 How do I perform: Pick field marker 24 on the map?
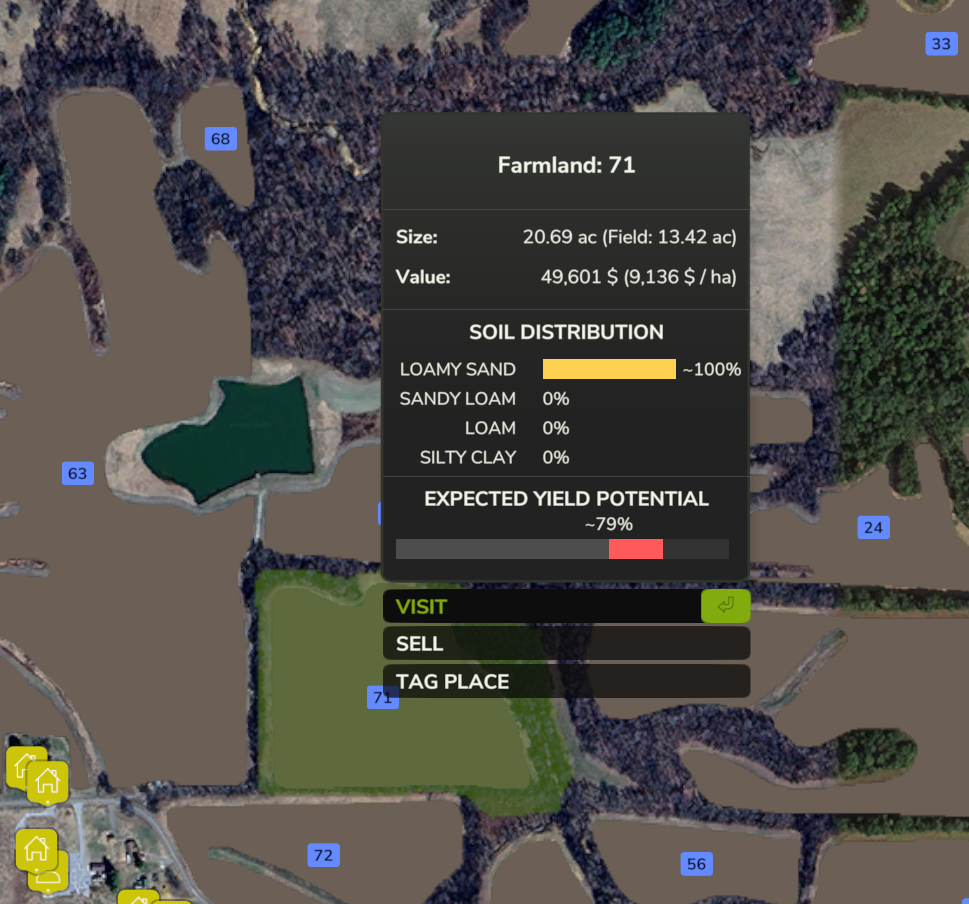pyautogui.click(x=873, y=527)
